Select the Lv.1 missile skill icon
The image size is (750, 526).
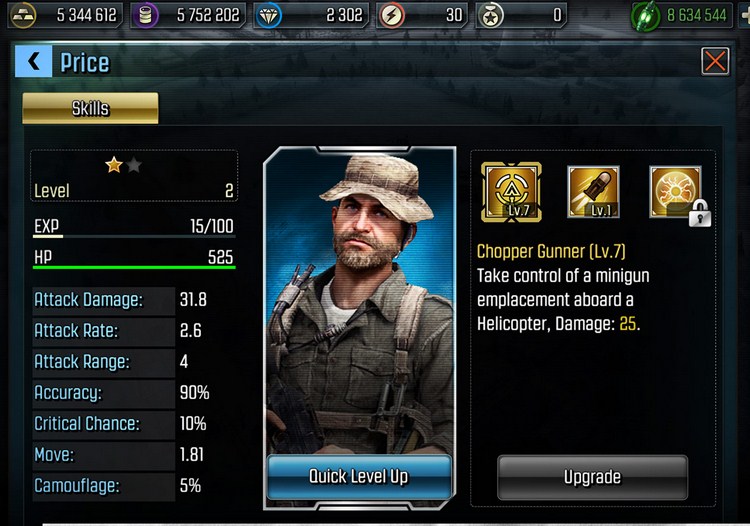[x=594, y=193]
